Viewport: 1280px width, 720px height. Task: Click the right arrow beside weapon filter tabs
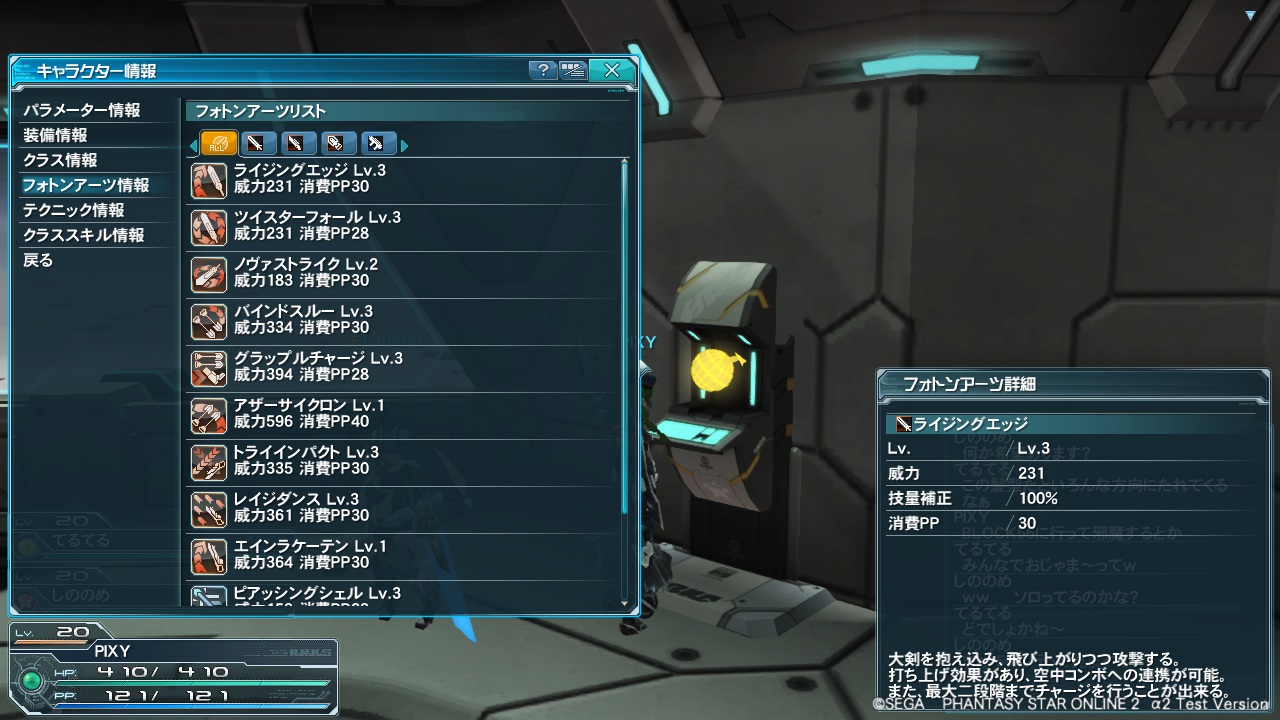click(x=405, y=146)
